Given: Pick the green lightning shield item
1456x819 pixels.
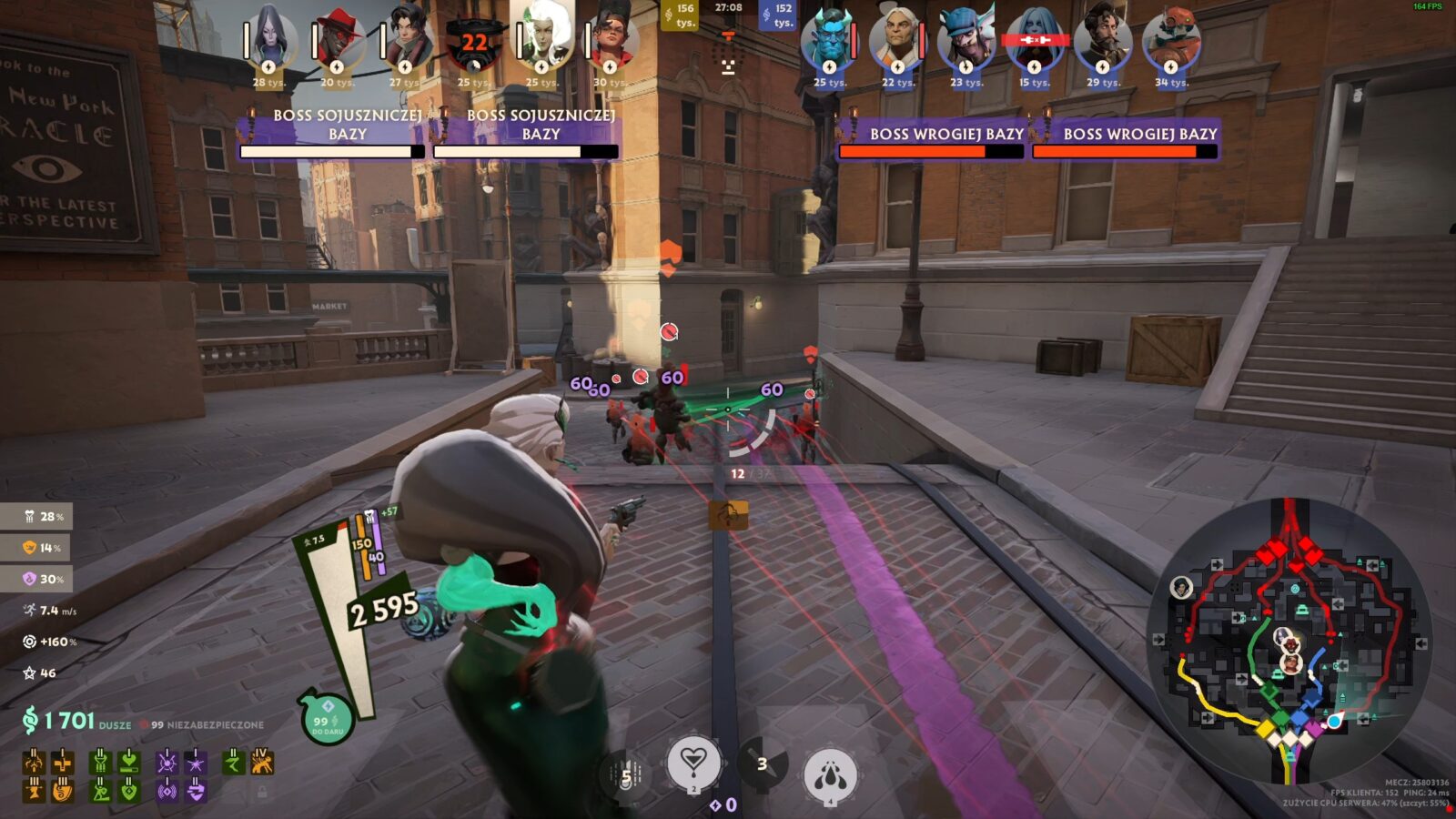Looking at the screenshot, I should (128, 792).
